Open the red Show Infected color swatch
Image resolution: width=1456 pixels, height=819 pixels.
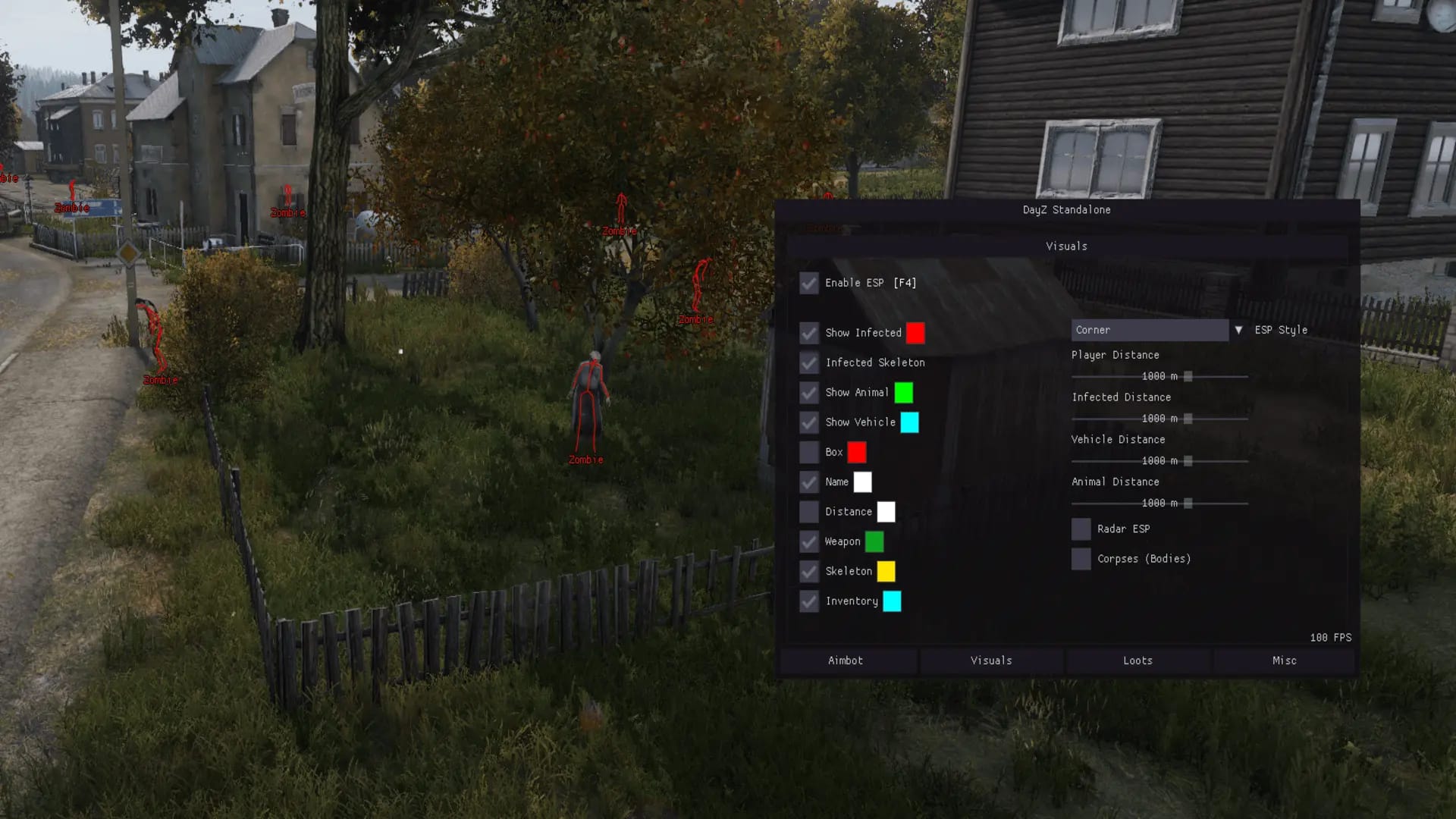tap(915, 333)
